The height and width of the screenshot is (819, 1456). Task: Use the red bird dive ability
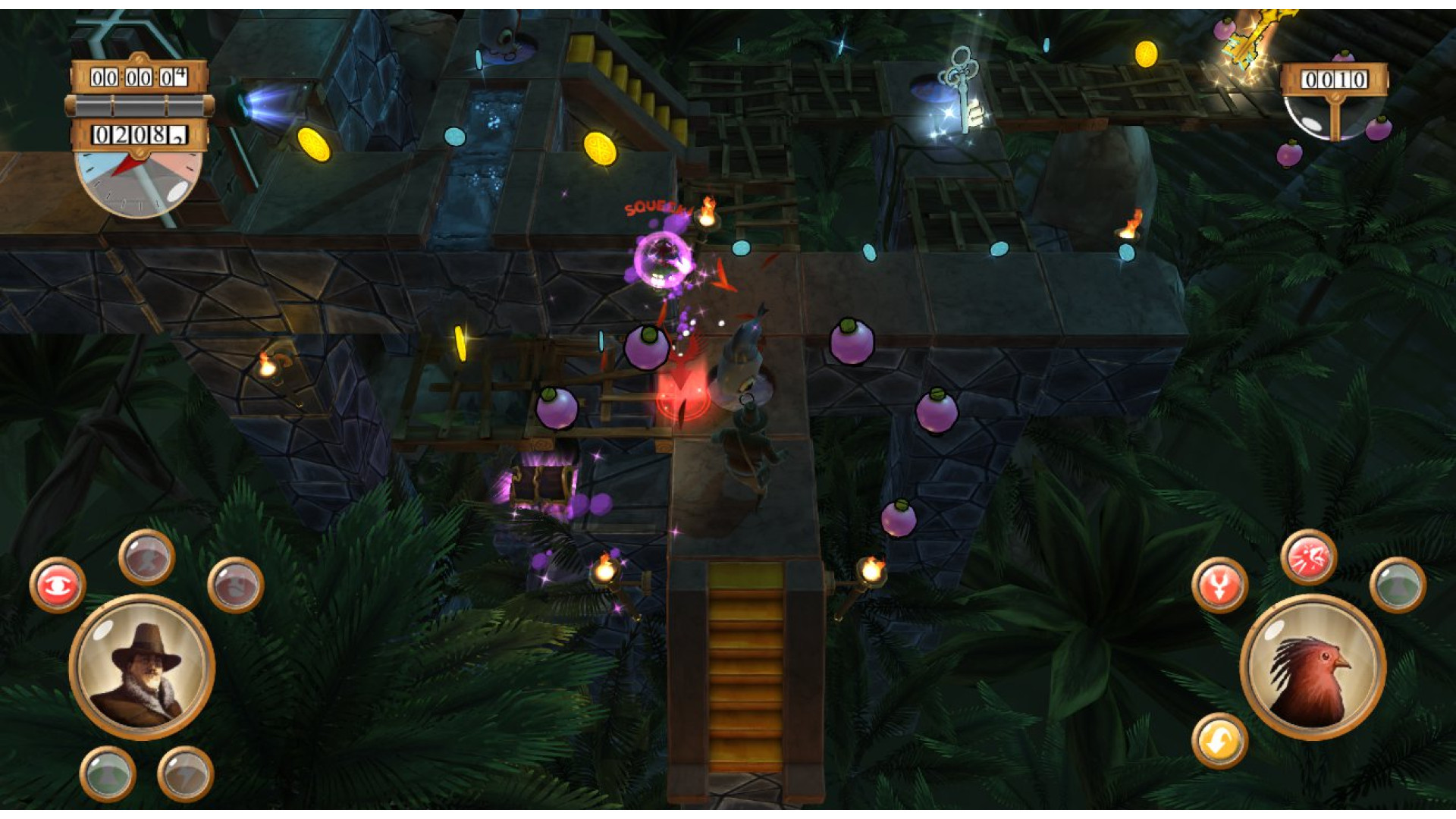(1219, 585)
